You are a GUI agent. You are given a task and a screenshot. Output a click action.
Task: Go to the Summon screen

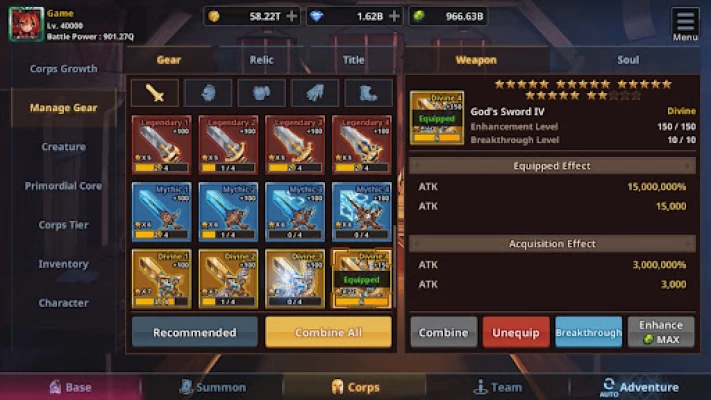coord(212,387)
